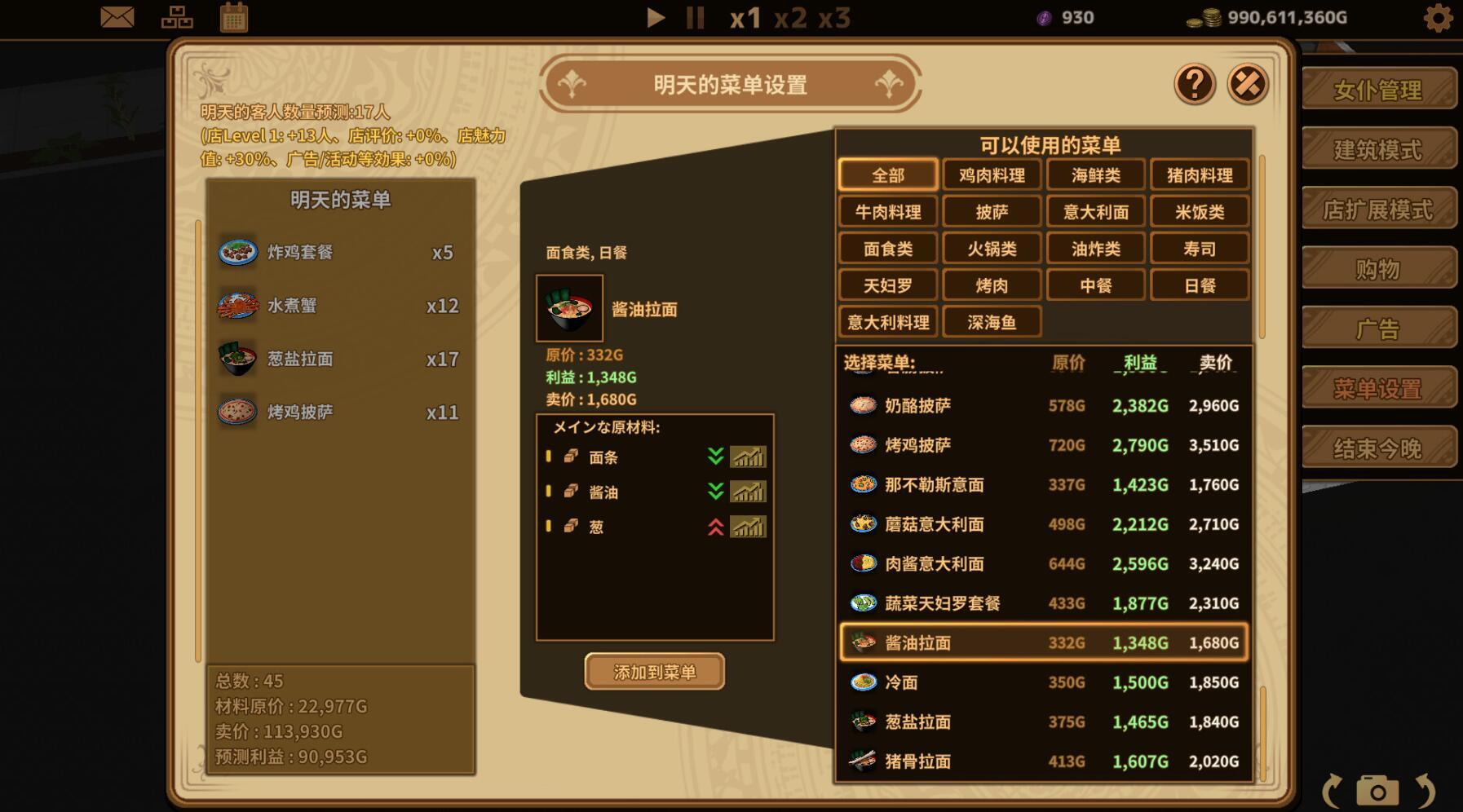Select the 披萨 category

pyautogui.click(x=992, y=211)
